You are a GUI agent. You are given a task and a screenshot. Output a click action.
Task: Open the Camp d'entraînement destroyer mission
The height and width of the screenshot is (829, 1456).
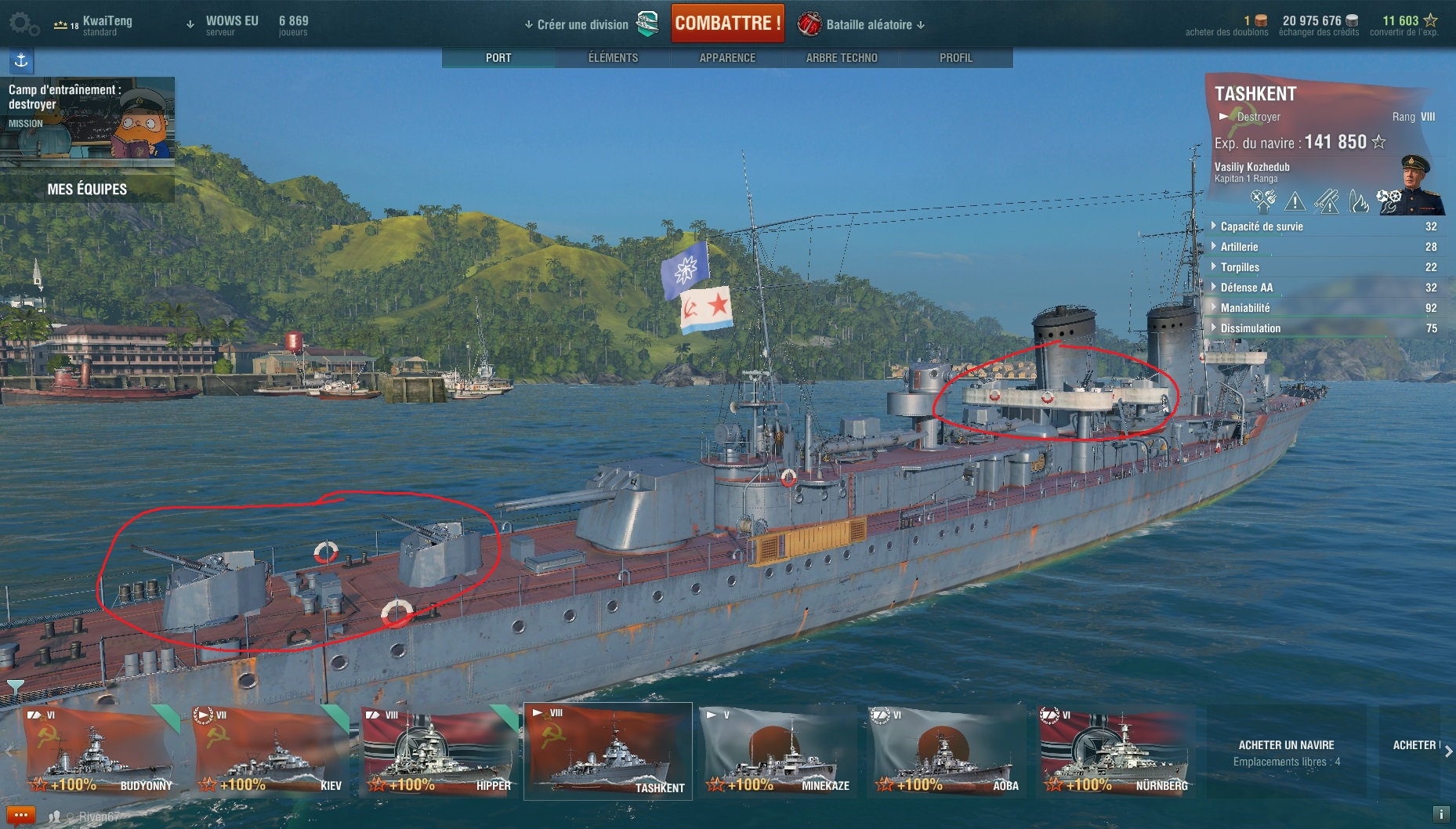pyautogui.click(x=87, y=118)
